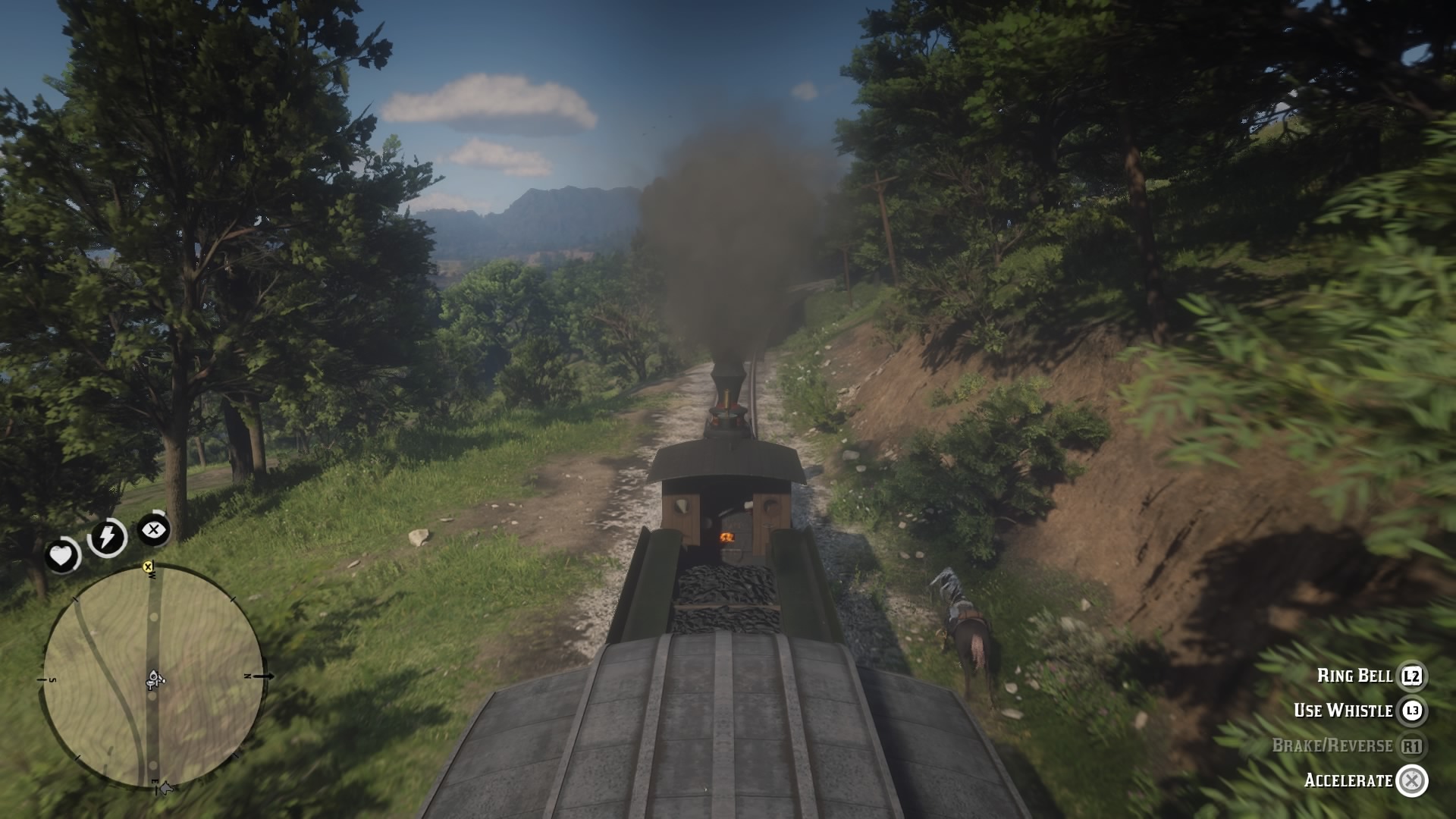Select the stamina lightning bolt icon
Viewport: 1456px width, 819px height.
[x=109, y=537]
